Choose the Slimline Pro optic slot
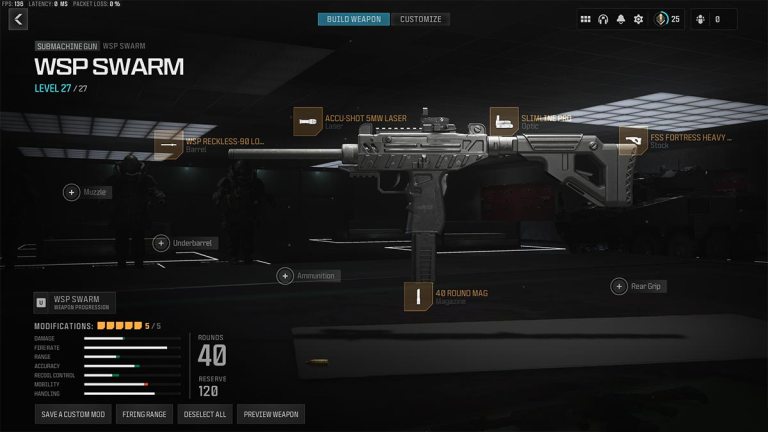 [x=504, y=122]
